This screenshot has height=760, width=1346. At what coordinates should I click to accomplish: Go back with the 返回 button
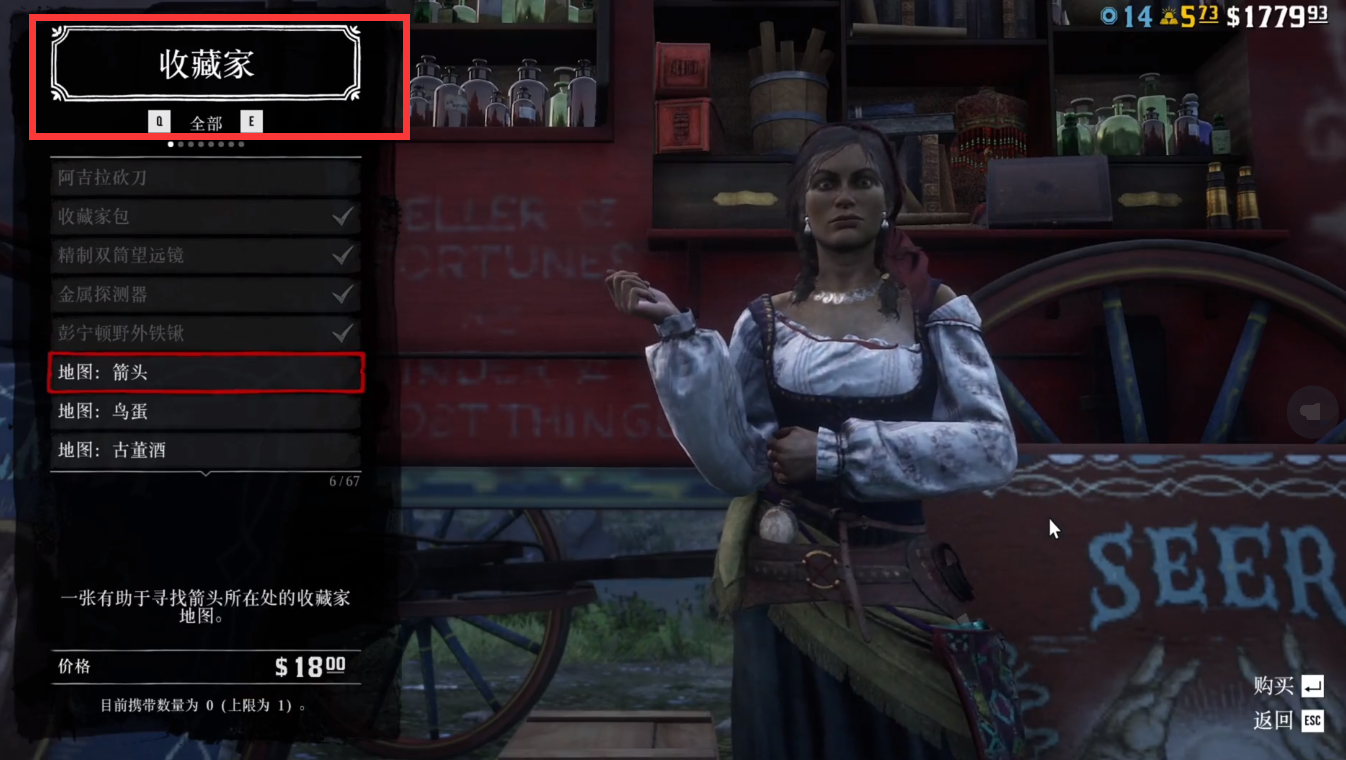pyautogui.click(x=1289, y=720)
